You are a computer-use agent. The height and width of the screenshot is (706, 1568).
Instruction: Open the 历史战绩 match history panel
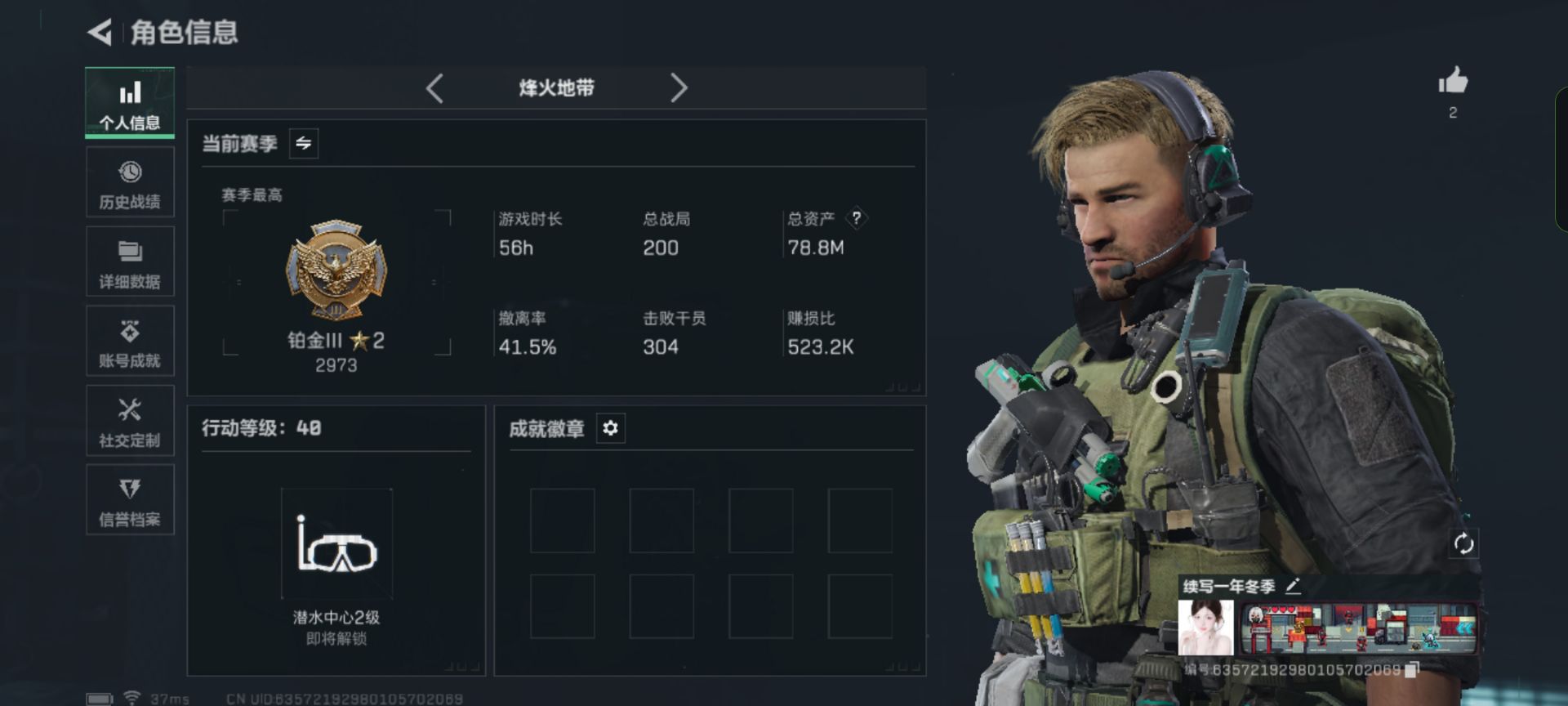tap(130, 182)
